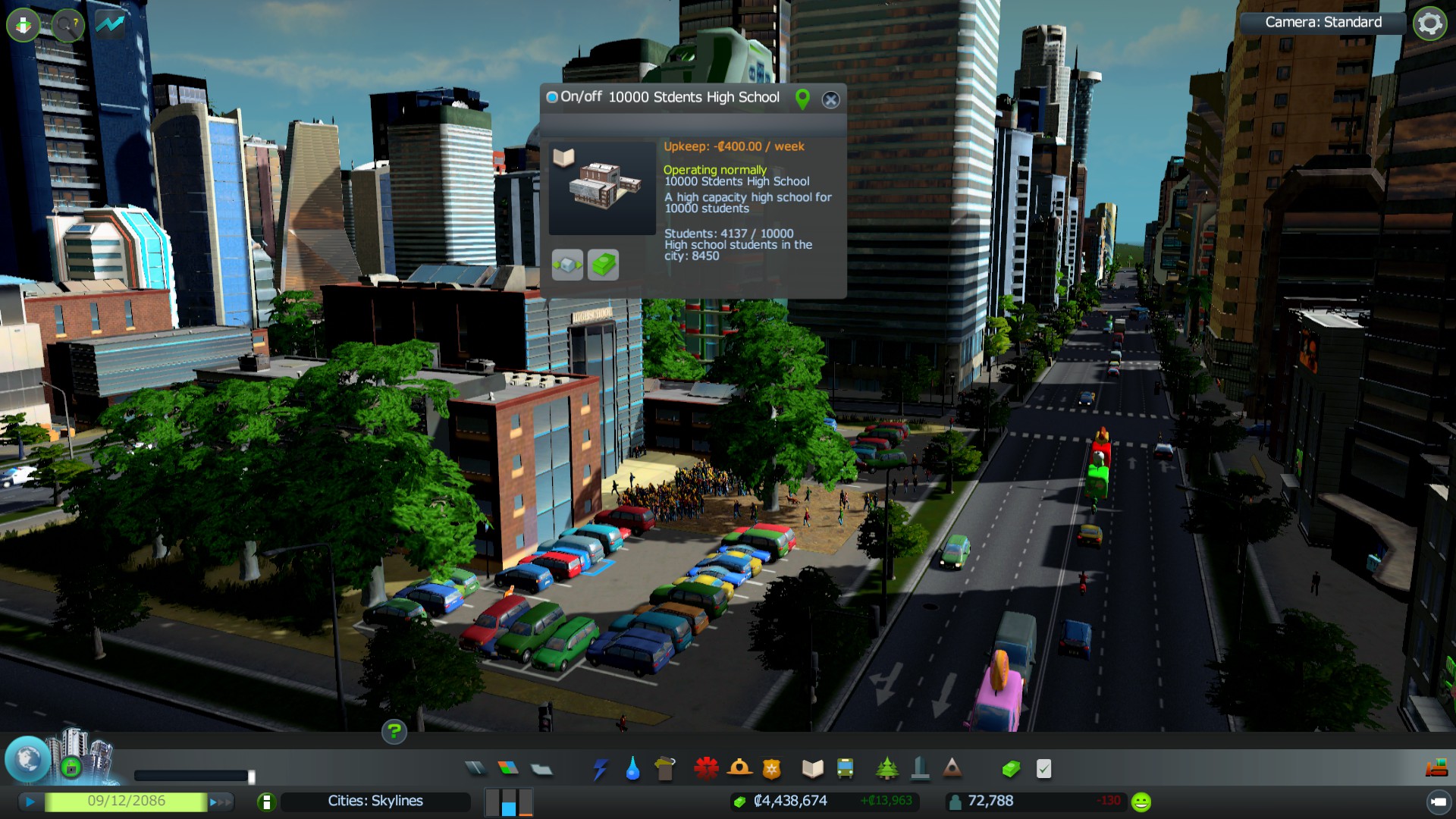The height and width of the screenshot is (819, 1456).
Task: Select the Police badge menu
Action: (x=771, y=769)
